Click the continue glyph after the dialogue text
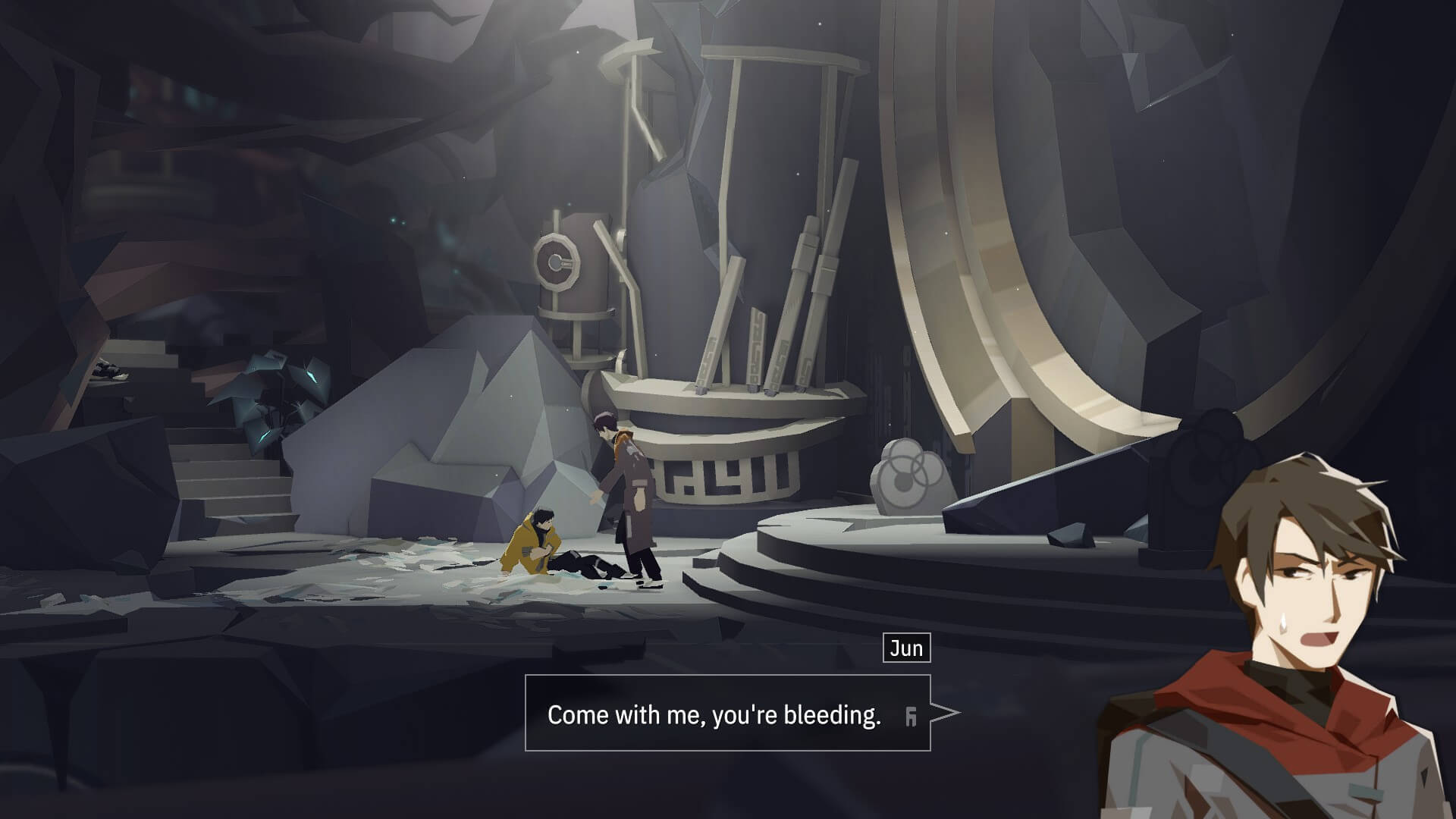Viewport: 1456px width, 819px height. 911,716
